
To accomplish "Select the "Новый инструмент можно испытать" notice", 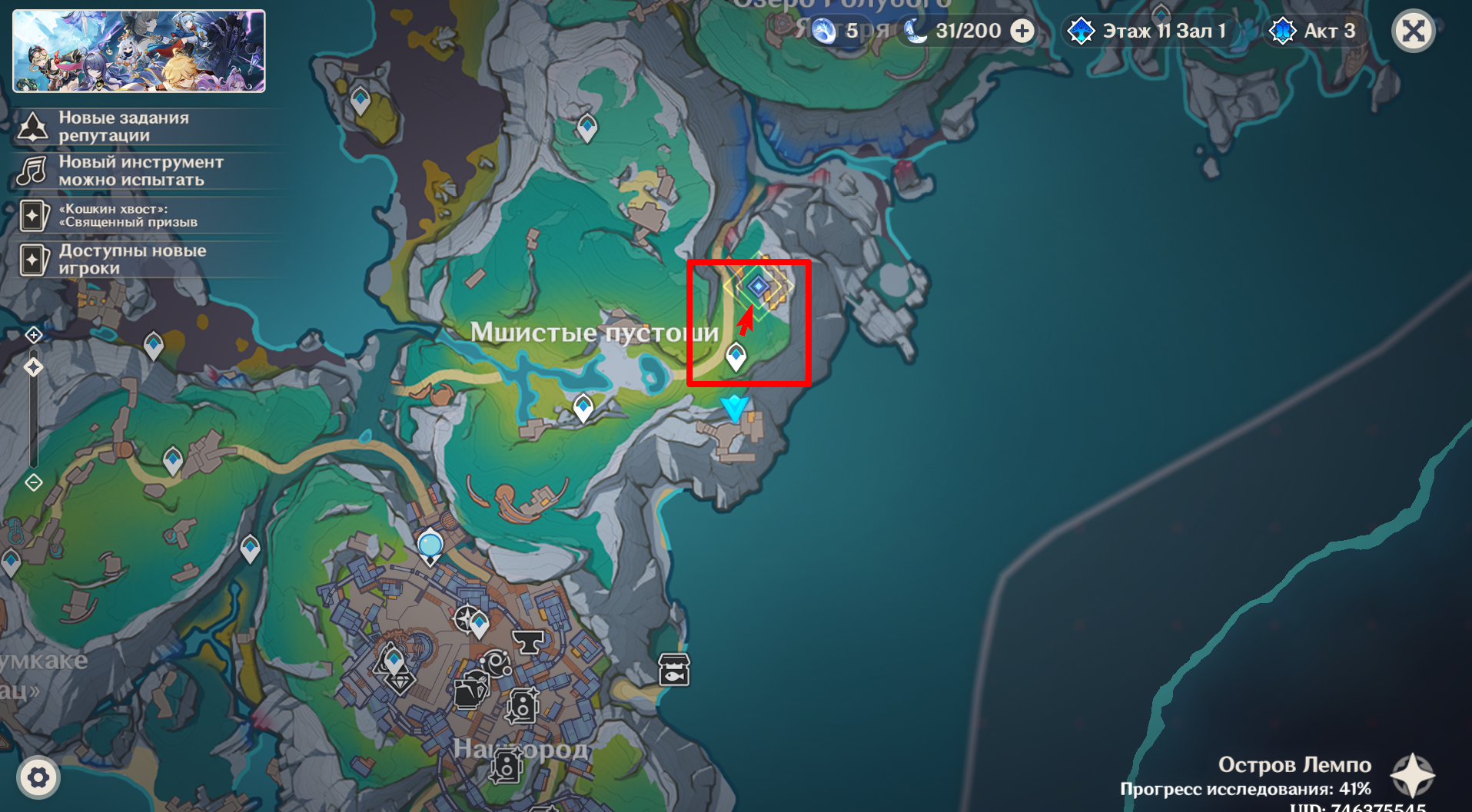I will pyautogui.click(x=140, y=171).
